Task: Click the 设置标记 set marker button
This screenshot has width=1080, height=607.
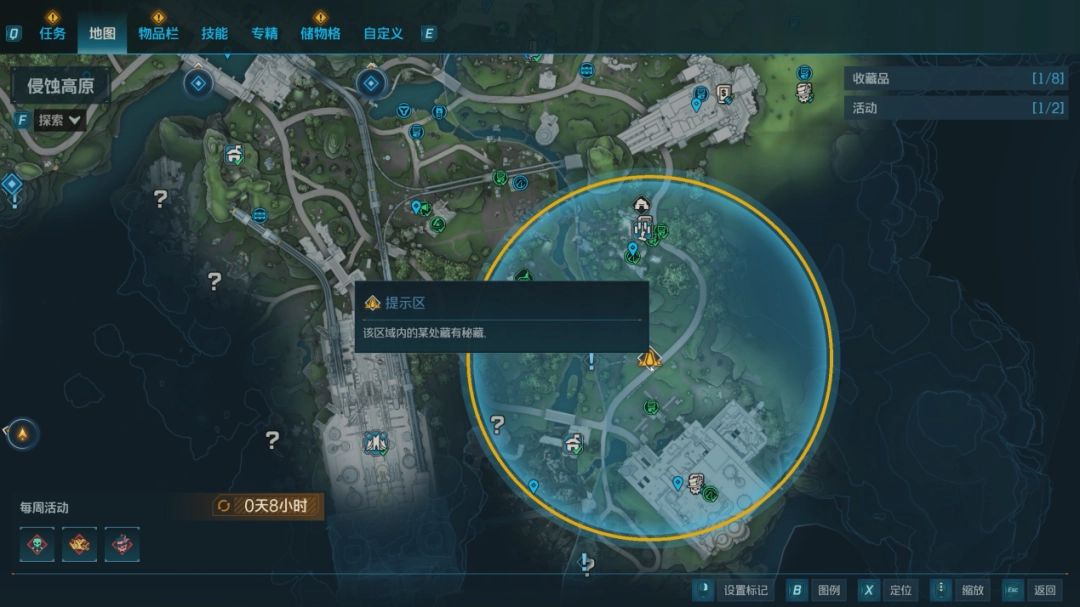Action: [x=731, y=590]
